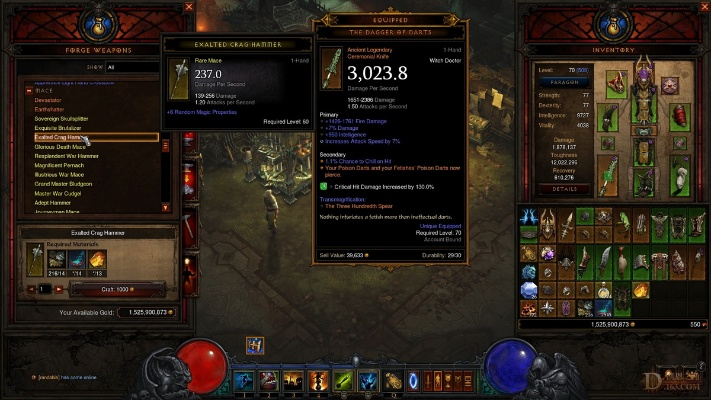
Task: Click the active buff icon above skill bar
Action: (254, 345)
